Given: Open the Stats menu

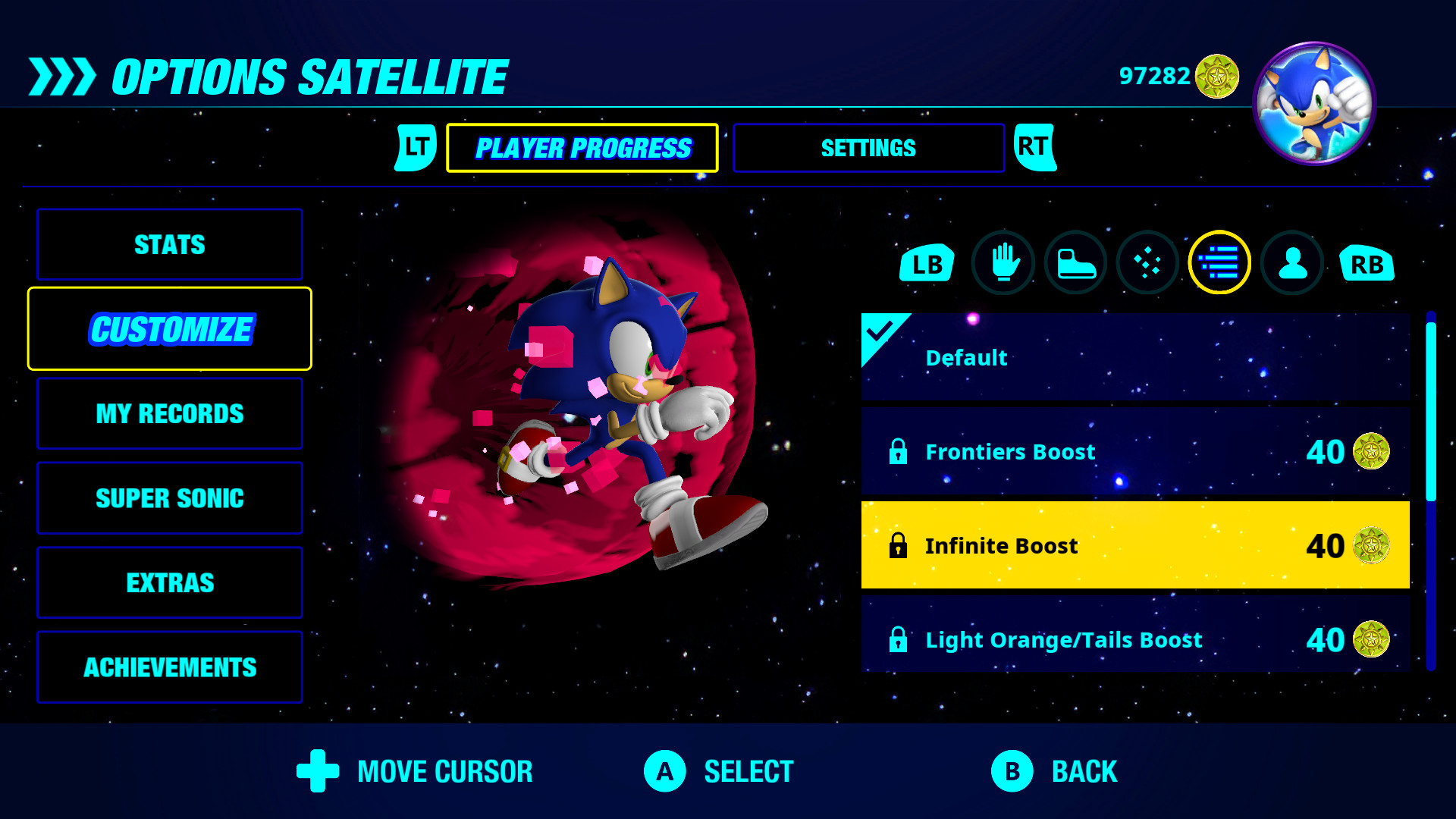Looking at the screenshot, I should 168,244.
